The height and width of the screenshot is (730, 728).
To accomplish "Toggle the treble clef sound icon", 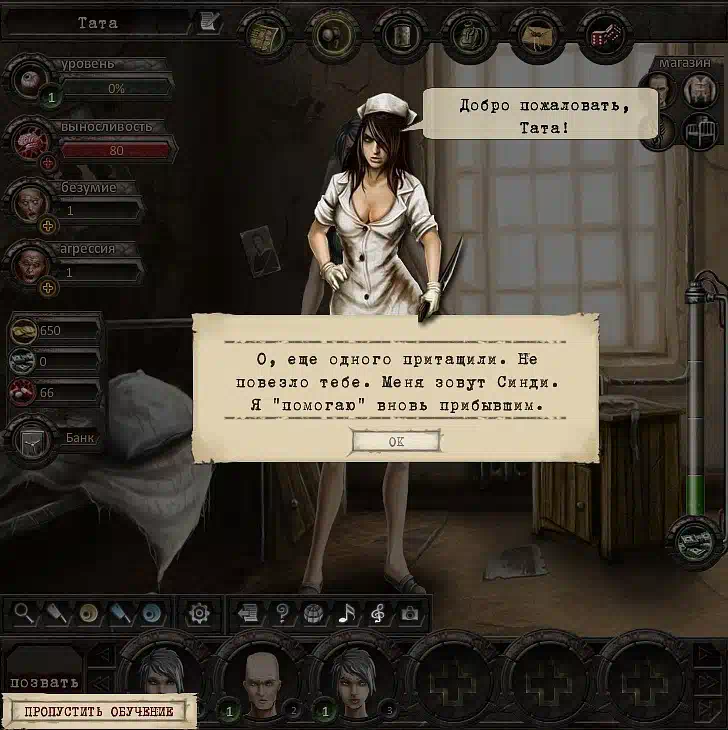I will [378, 613].
